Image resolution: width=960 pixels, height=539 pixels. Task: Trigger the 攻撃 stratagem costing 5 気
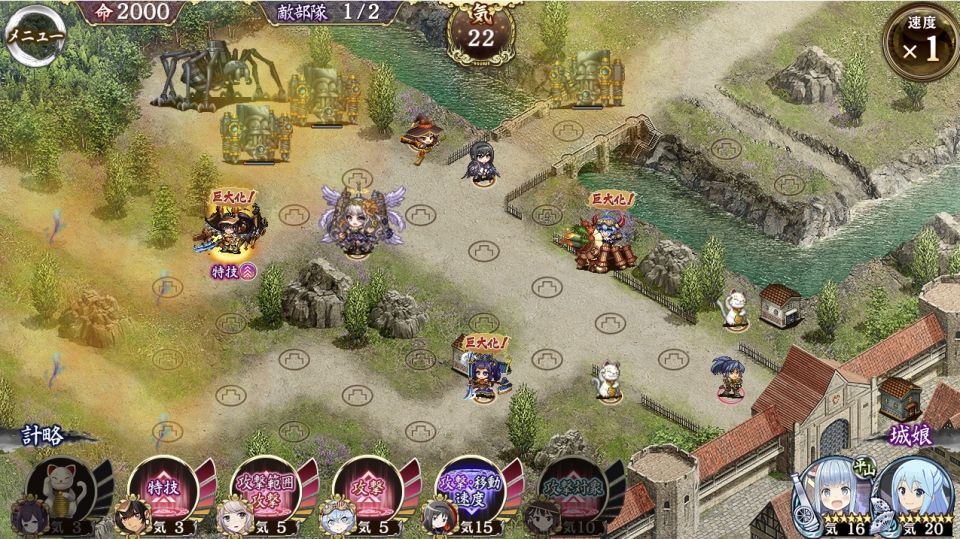click(x=368, y=490)
